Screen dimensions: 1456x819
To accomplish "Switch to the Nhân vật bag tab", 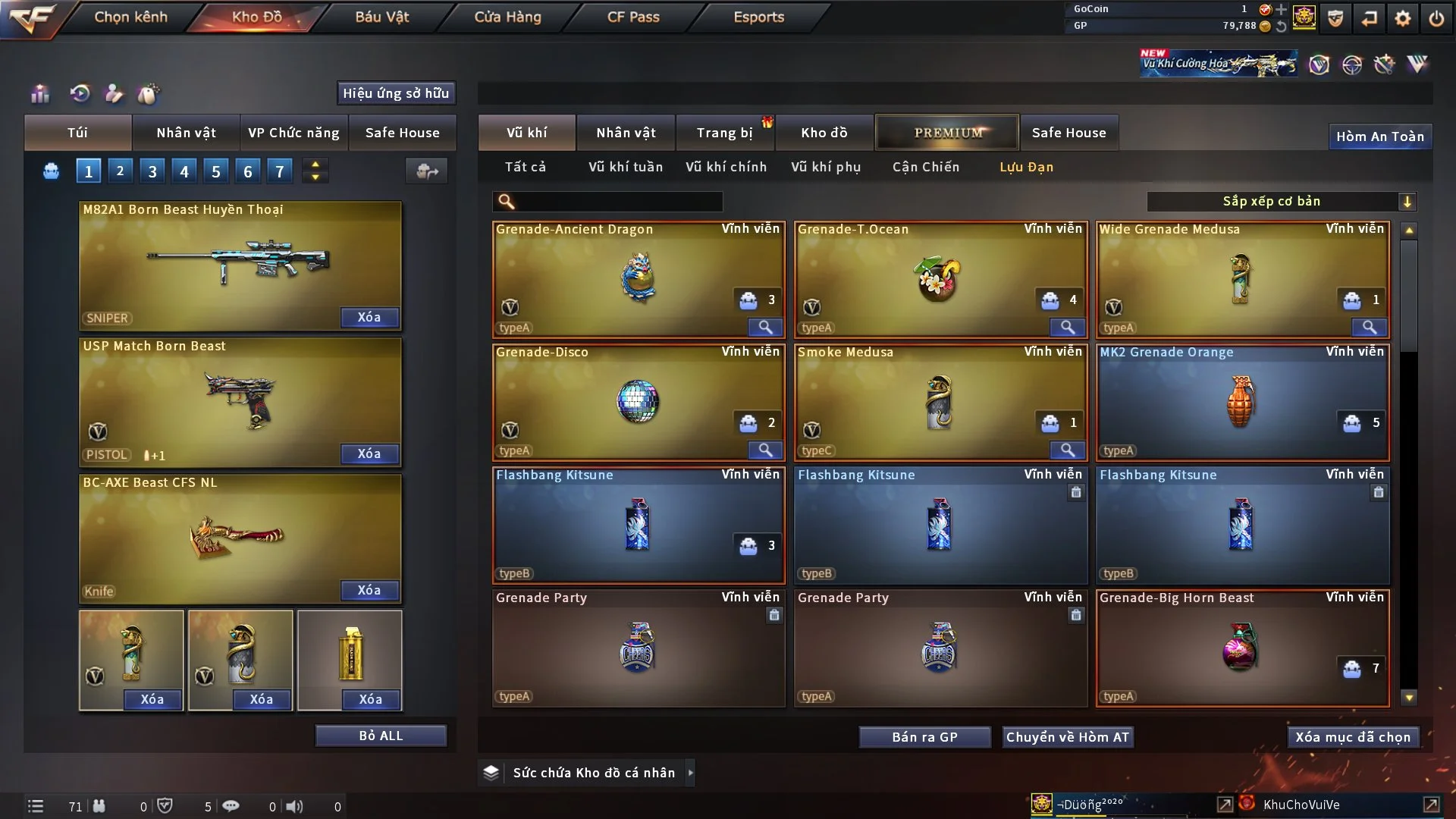I will click(186, 133).
